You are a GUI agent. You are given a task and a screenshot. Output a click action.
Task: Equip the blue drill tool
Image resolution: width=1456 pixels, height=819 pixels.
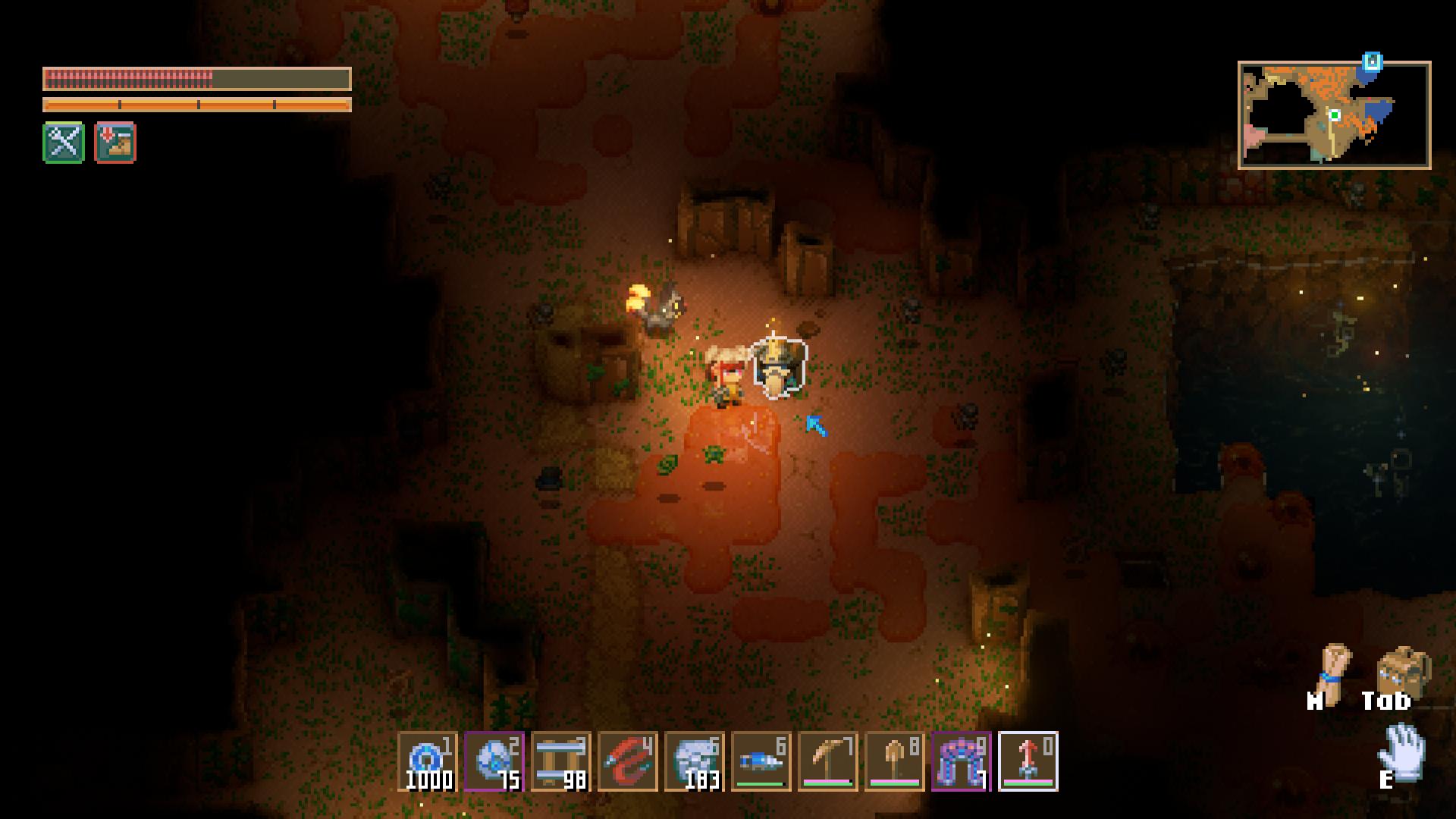[761, 761]
